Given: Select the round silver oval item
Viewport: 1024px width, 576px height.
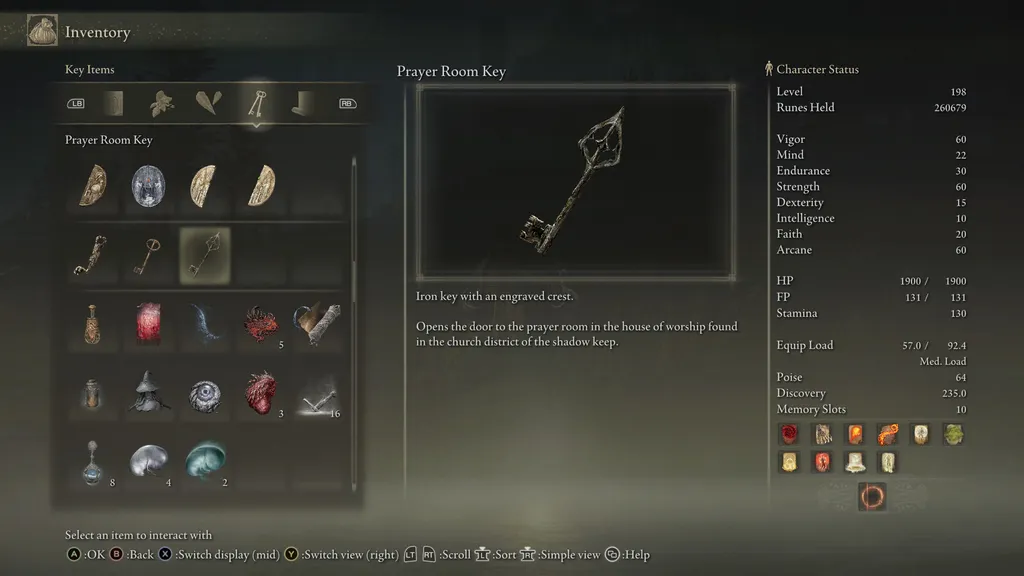Looking at the screenshot, I should pos(149,186).
